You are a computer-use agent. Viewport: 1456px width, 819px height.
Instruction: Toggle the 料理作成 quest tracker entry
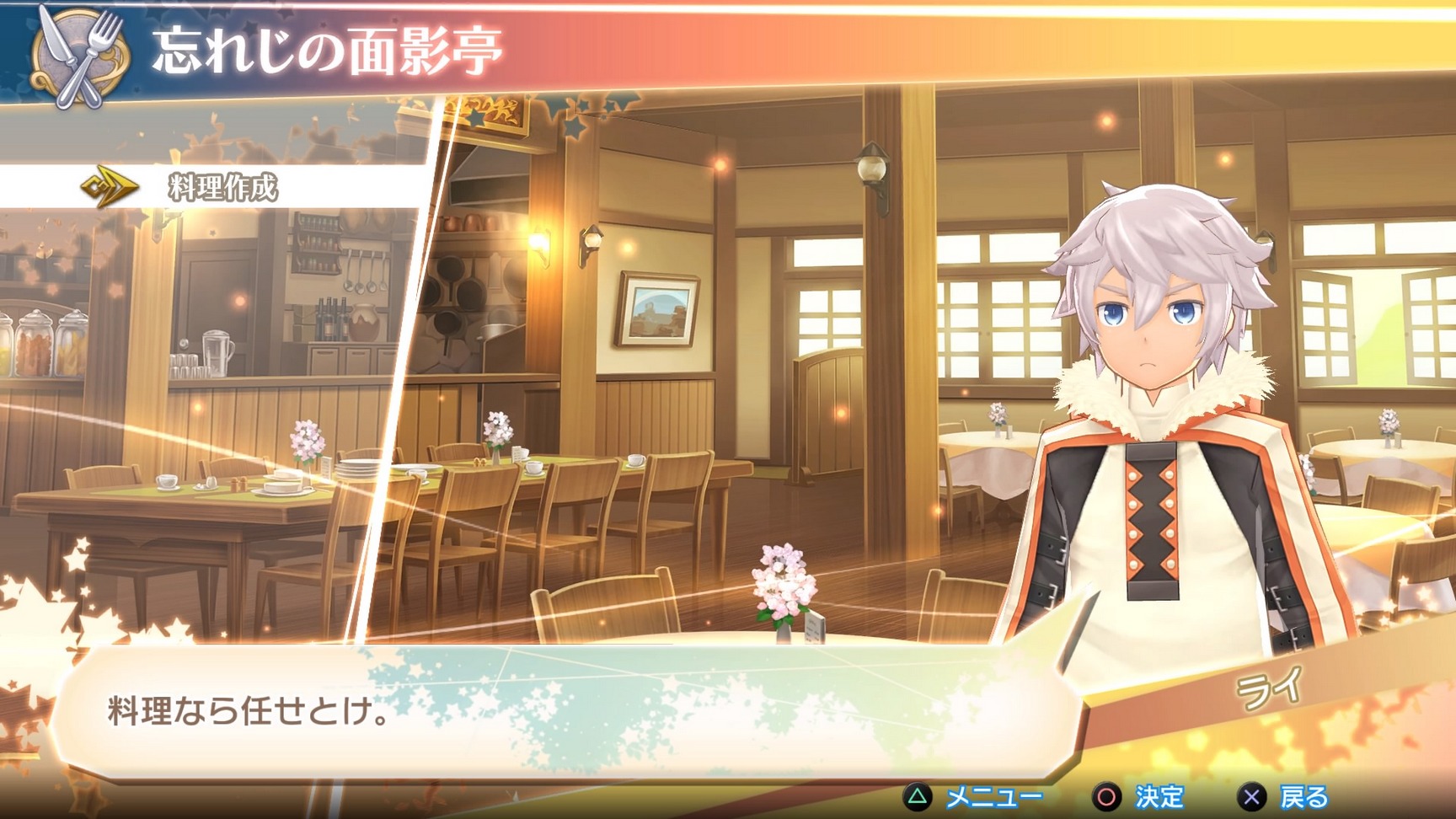click(223, 187)
